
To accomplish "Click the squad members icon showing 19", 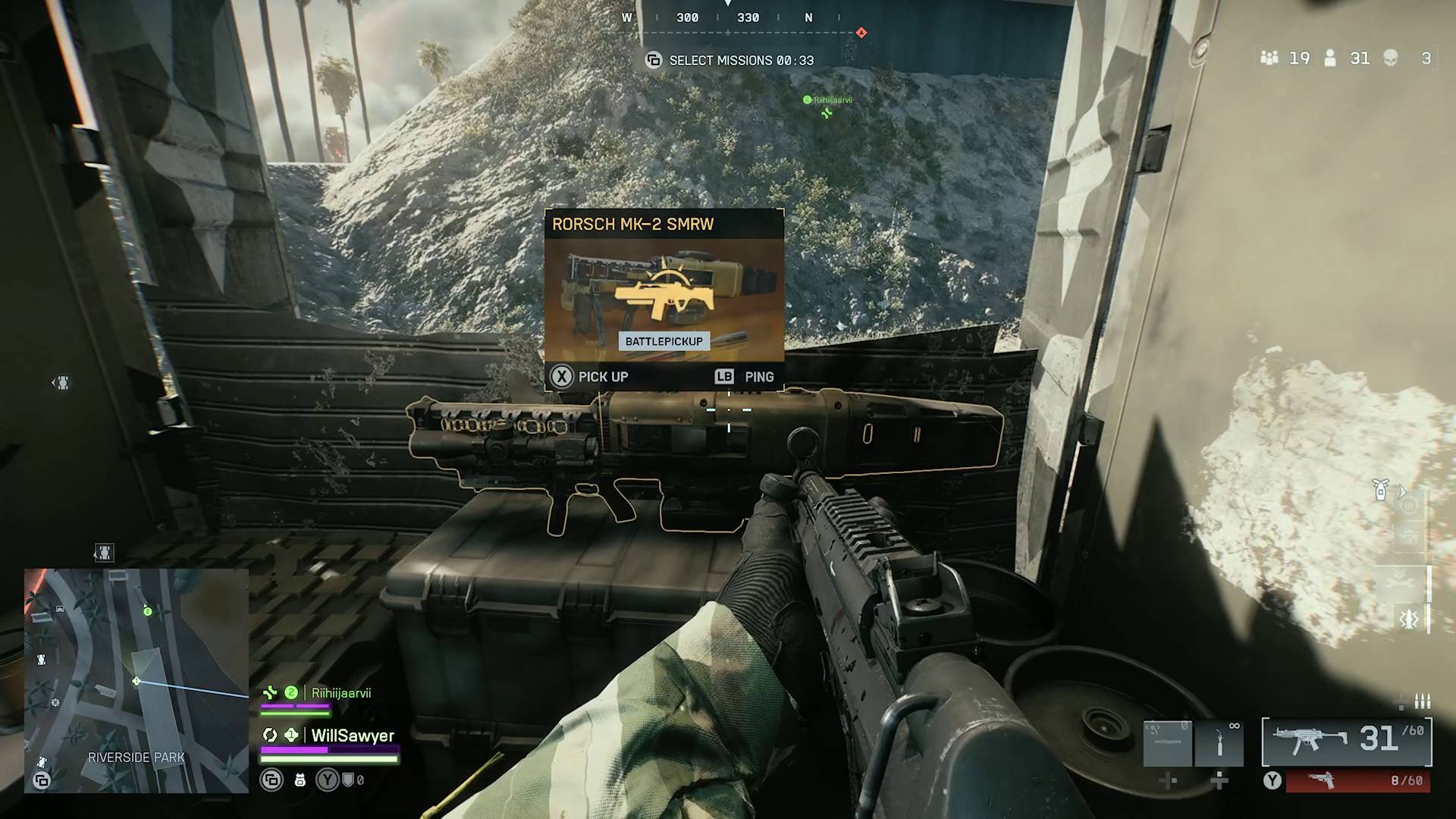I will click(x=1269, y=58).
